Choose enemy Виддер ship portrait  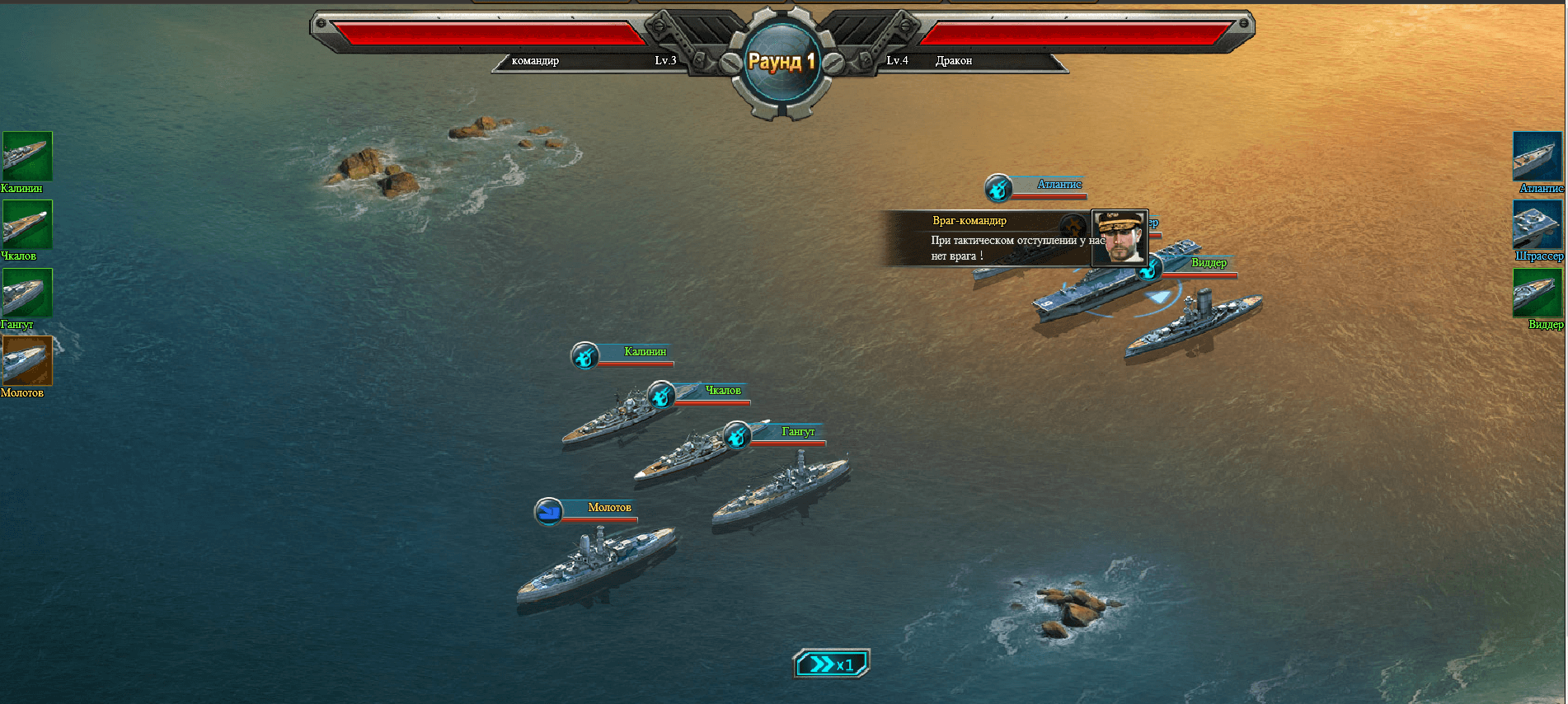1537,293
